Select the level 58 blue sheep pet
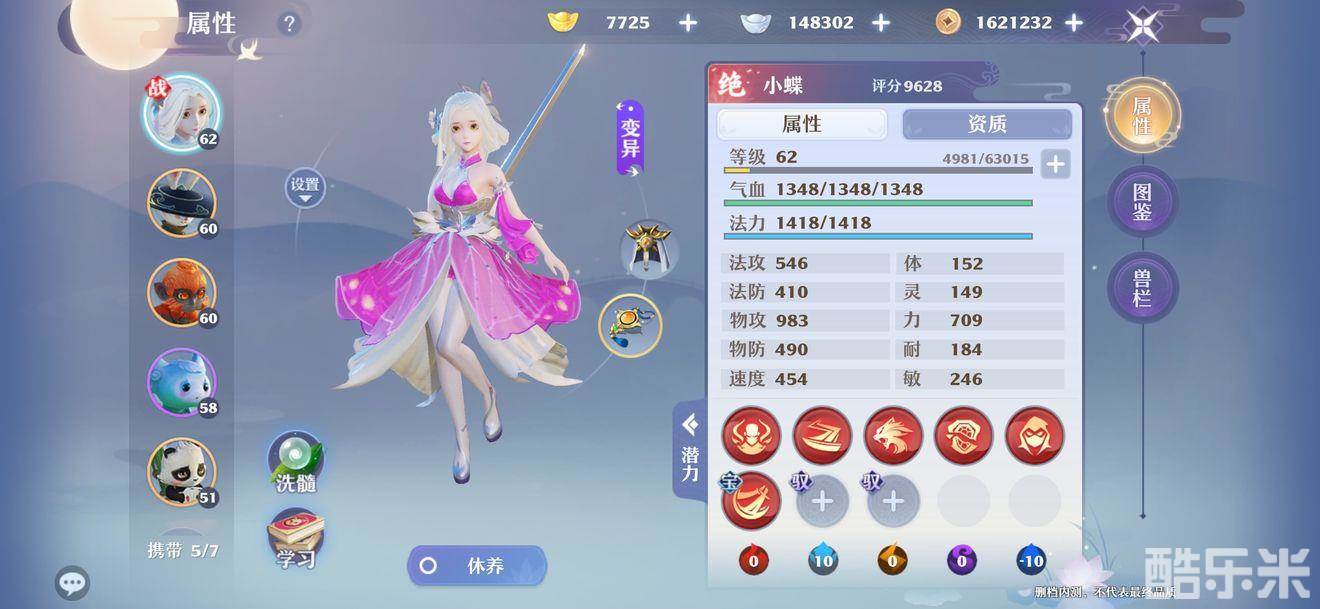 (x=181, y=382)
